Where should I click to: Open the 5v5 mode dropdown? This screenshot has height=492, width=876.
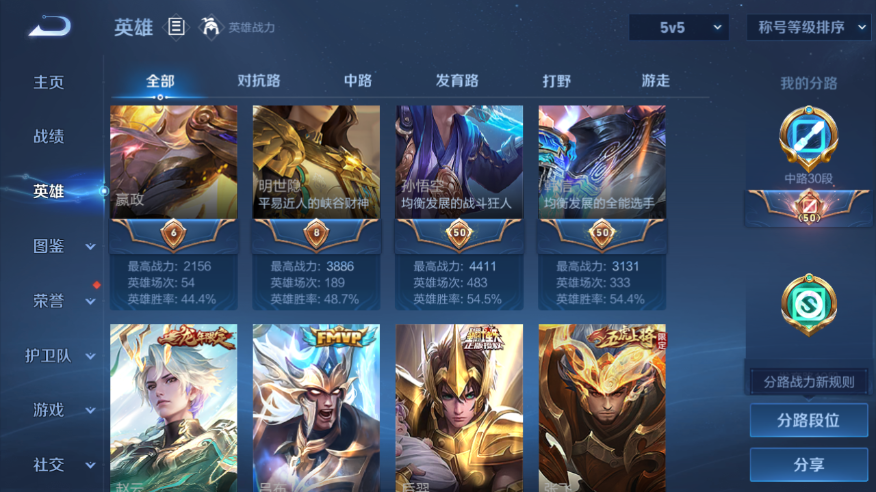[679, 28]
